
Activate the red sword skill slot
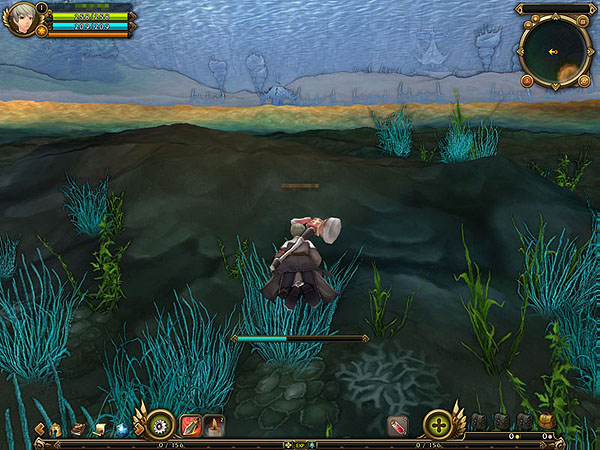[x=190, y=426]
